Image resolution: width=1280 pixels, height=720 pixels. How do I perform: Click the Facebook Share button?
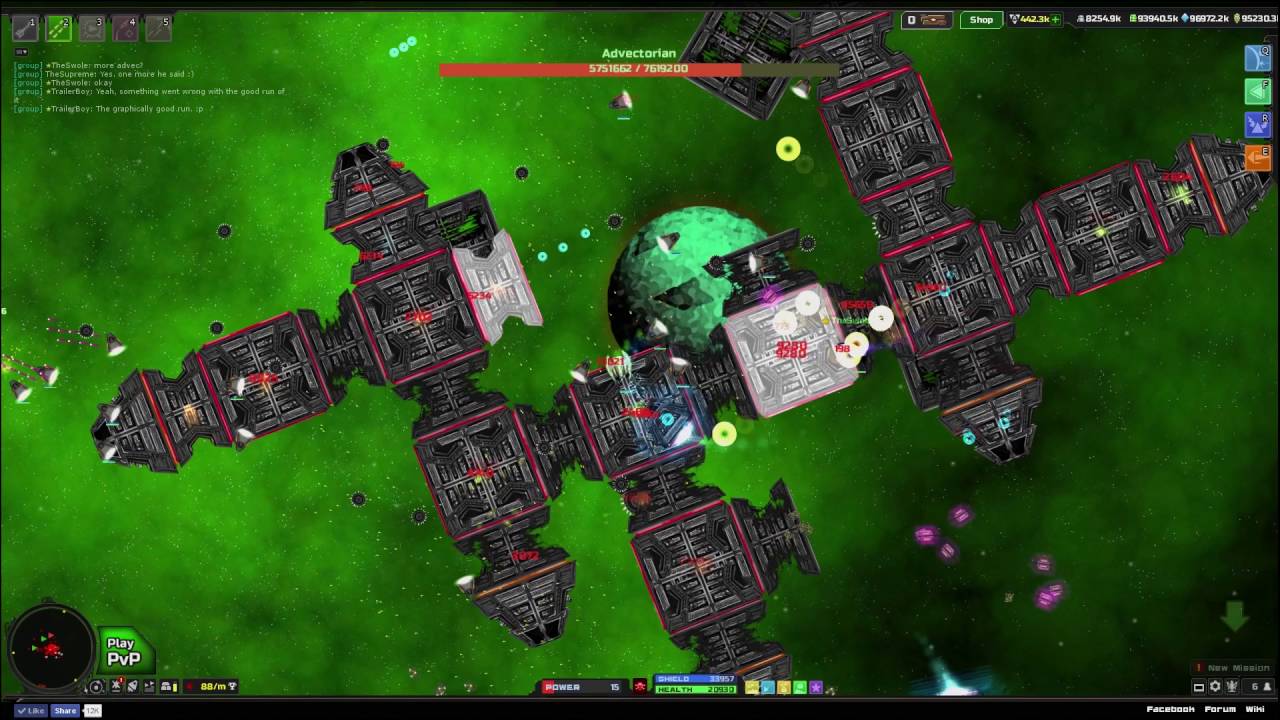click(x=65, y=710)
